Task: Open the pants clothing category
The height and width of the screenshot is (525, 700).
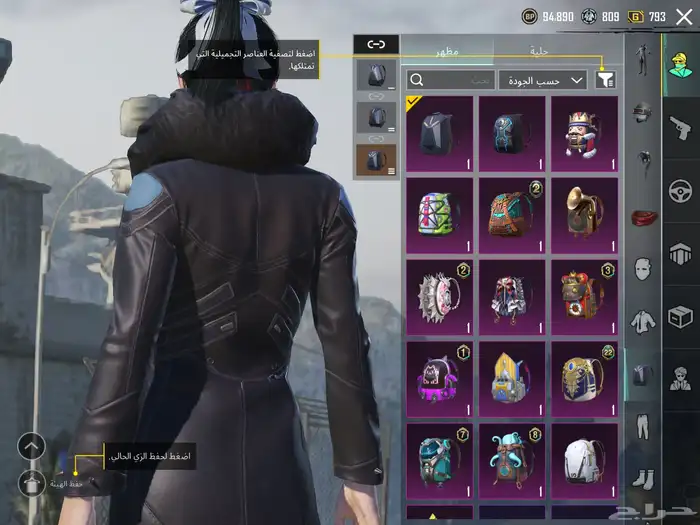Action: click(641, 427)
